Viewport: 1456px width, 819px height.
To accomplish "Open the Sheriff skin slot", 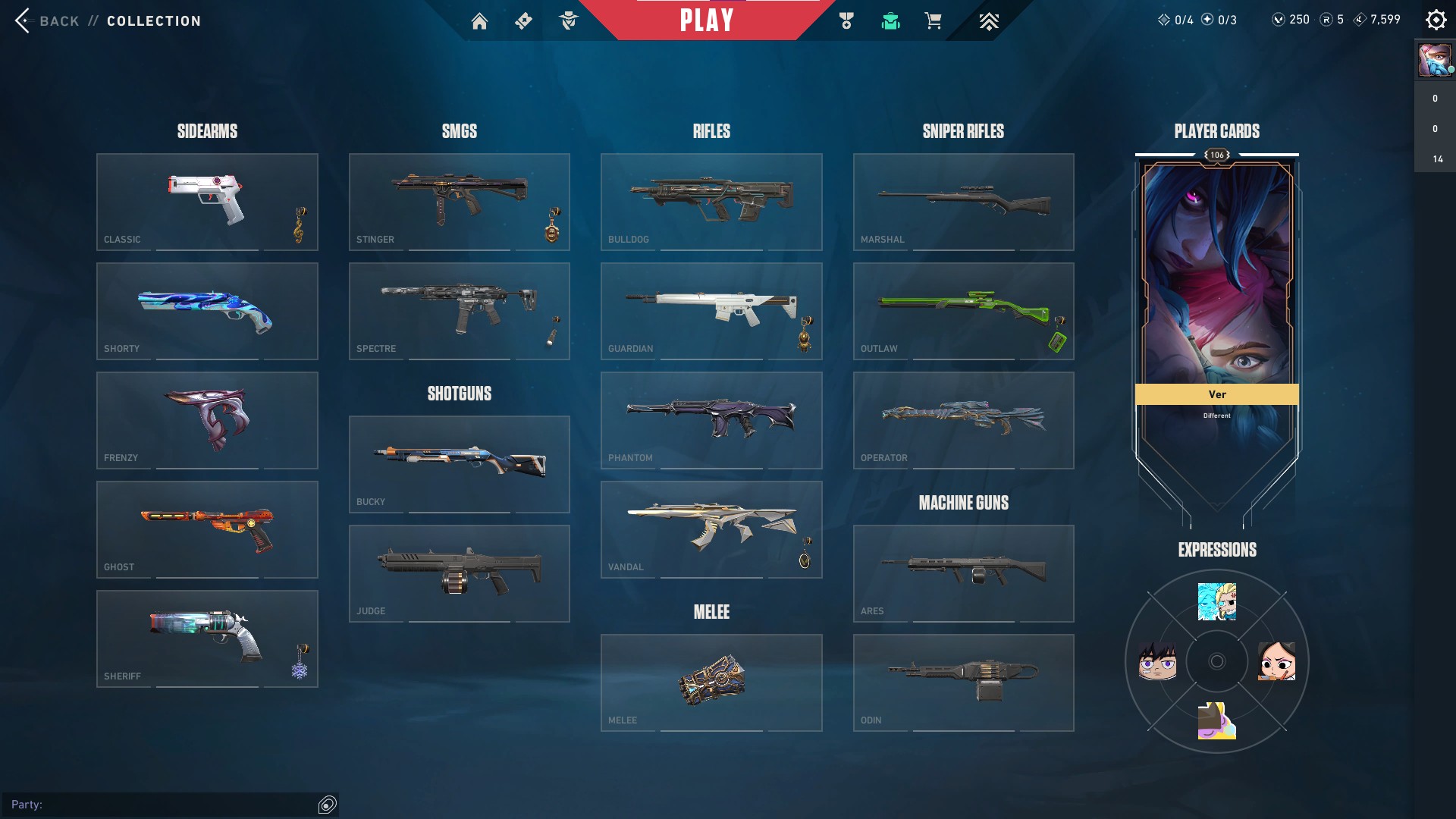I will tap(207, 639).
